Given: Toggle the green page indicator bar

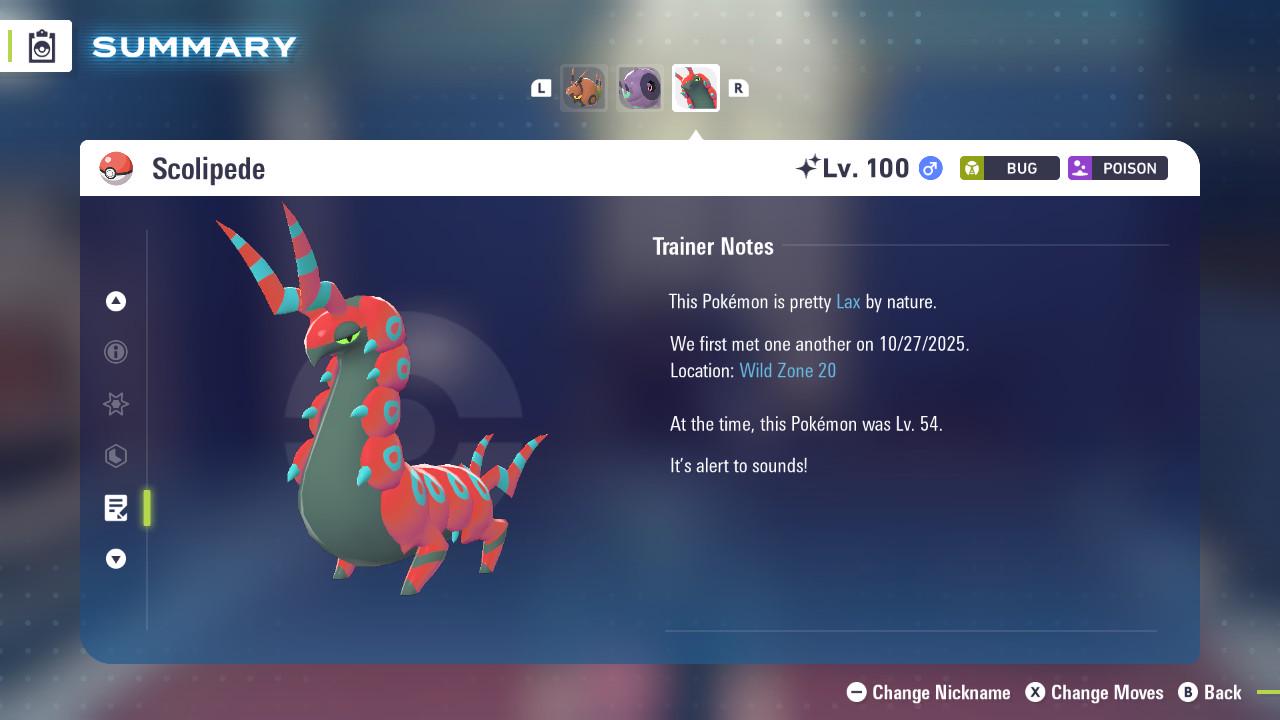Looking at the screenshot, I should (x=147, y=508).
